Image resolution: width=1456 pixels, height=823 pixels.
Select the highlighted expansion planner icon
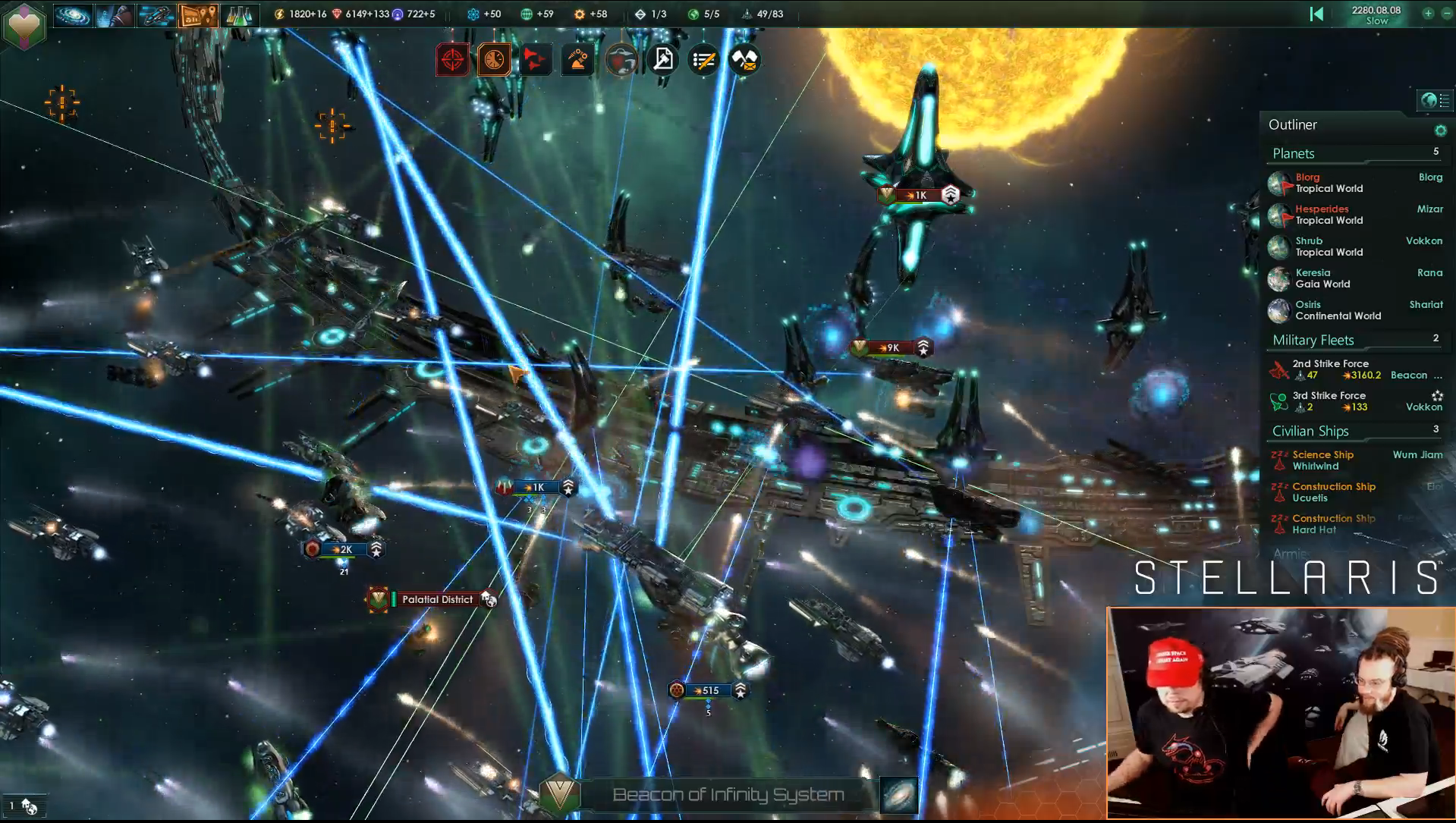[x=198, y=15]
